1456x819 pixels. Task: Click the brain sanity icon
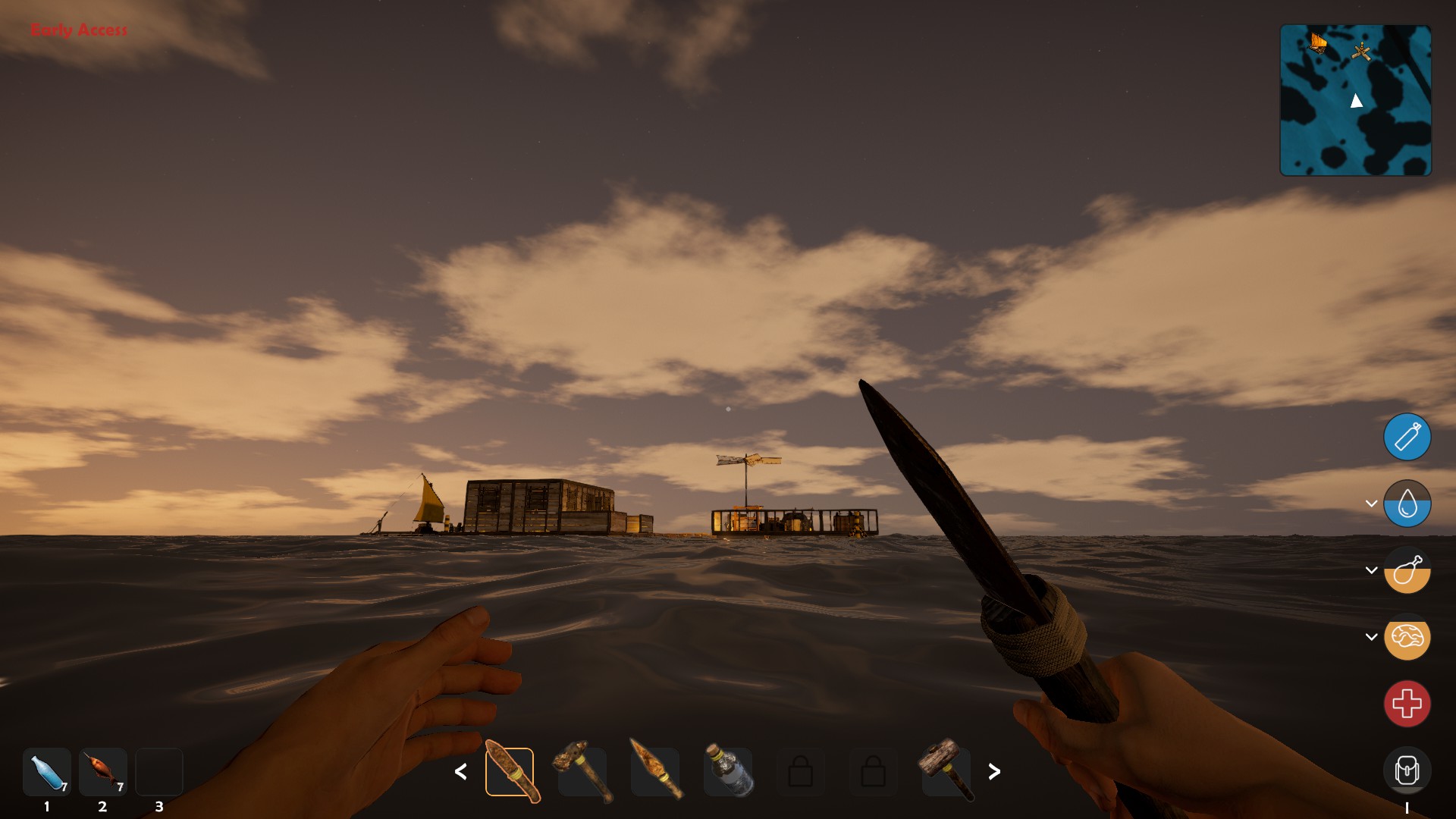click(1407, 637)
